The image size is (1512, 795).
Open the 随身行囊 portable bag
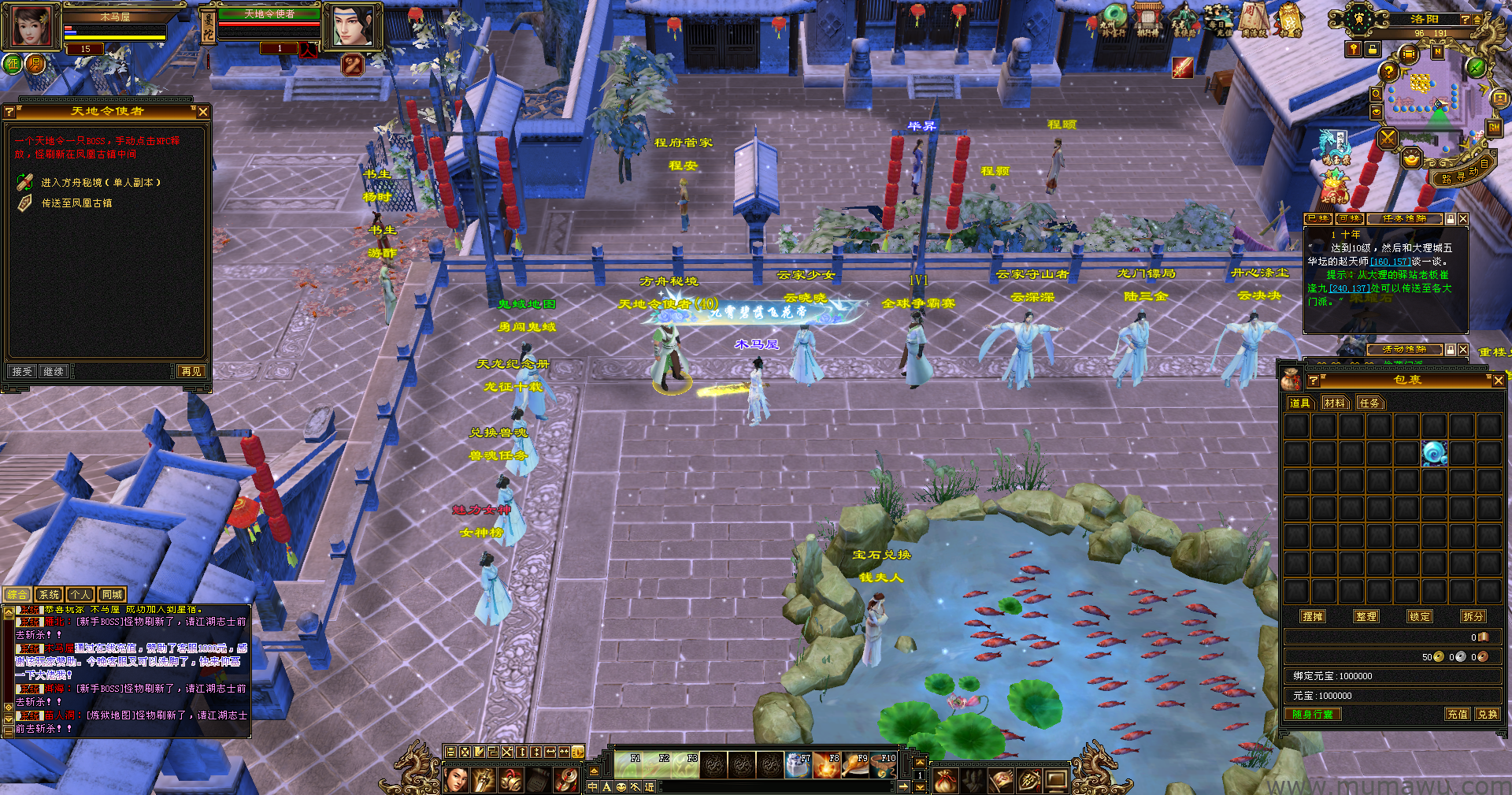pyautogui.click(x=1313, y=715)
